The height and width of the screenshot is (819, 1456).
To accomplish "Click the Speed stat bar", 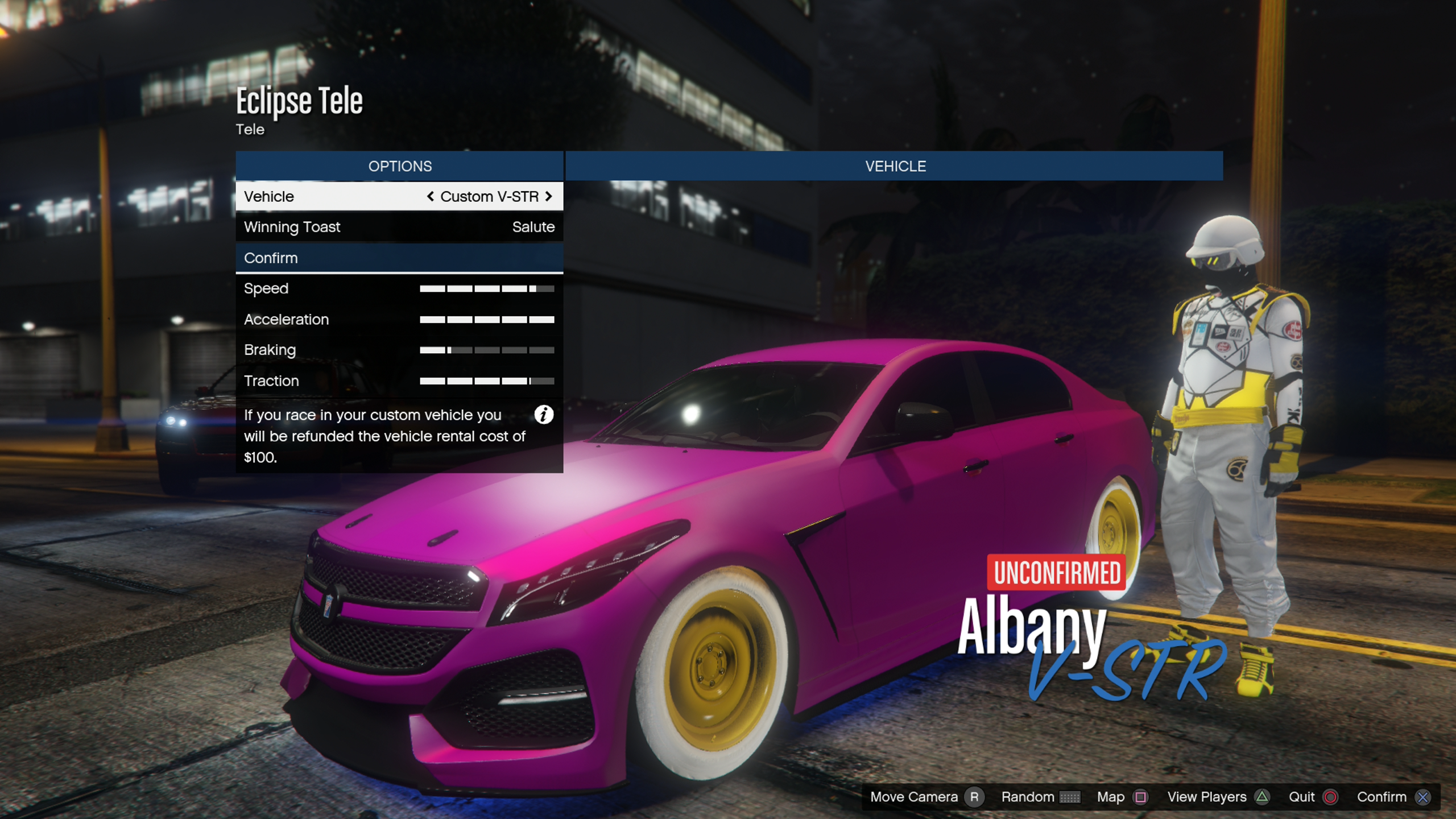I will click(487, 288).
